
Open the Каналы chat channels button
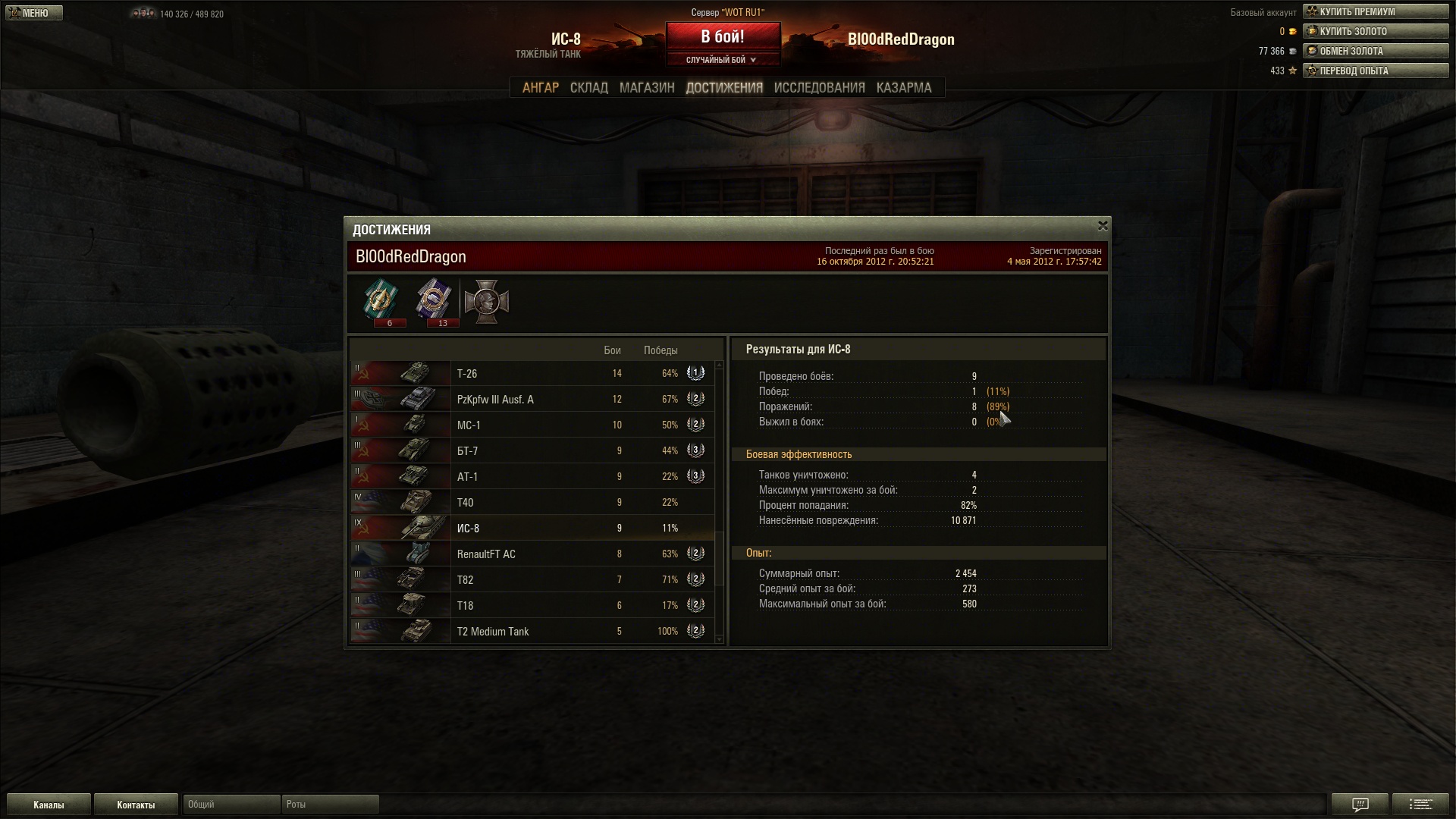pyautogui.click(x=49, y=805)
